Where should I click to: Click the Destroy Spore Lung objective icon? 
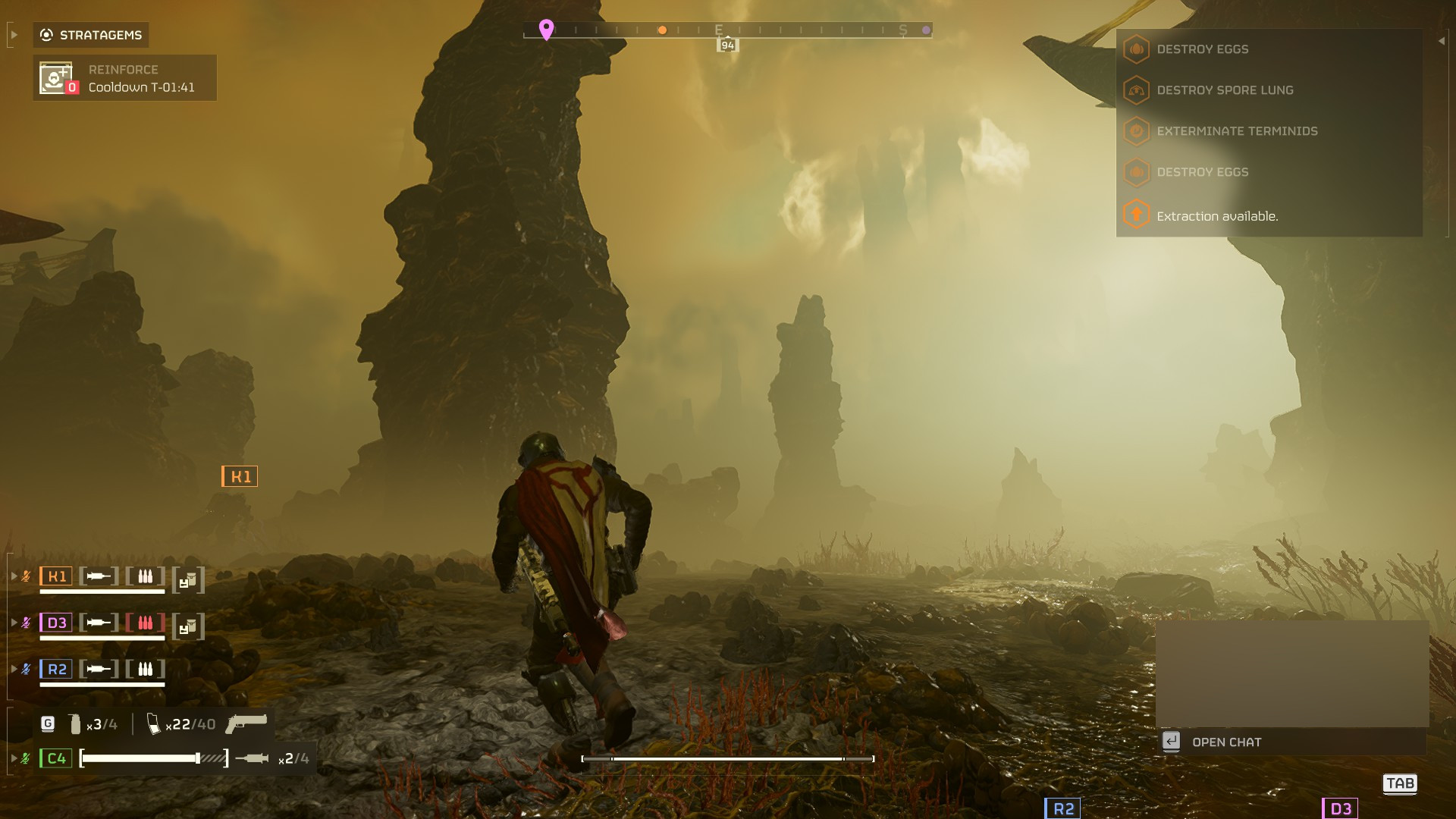[1134, 89]
